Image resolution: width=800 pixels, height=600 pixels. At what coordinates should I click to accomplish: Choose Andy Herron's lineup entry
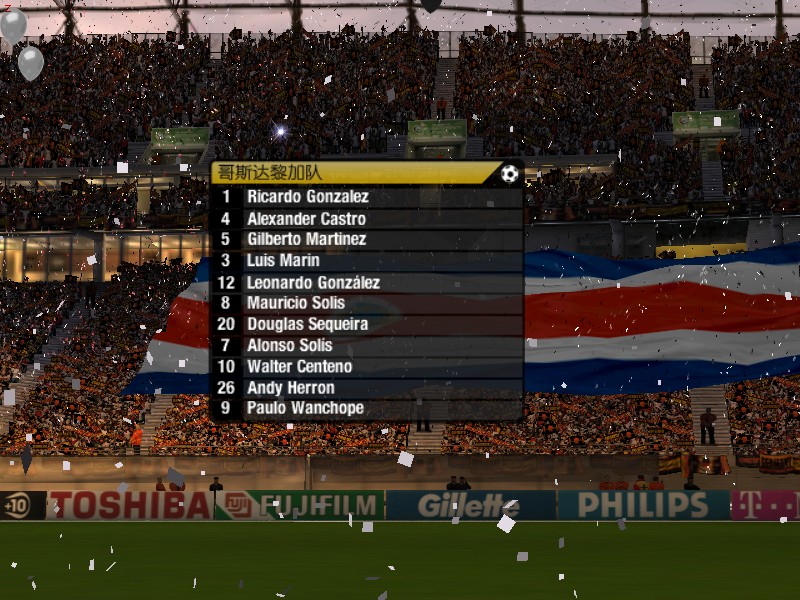click(291, 388)
